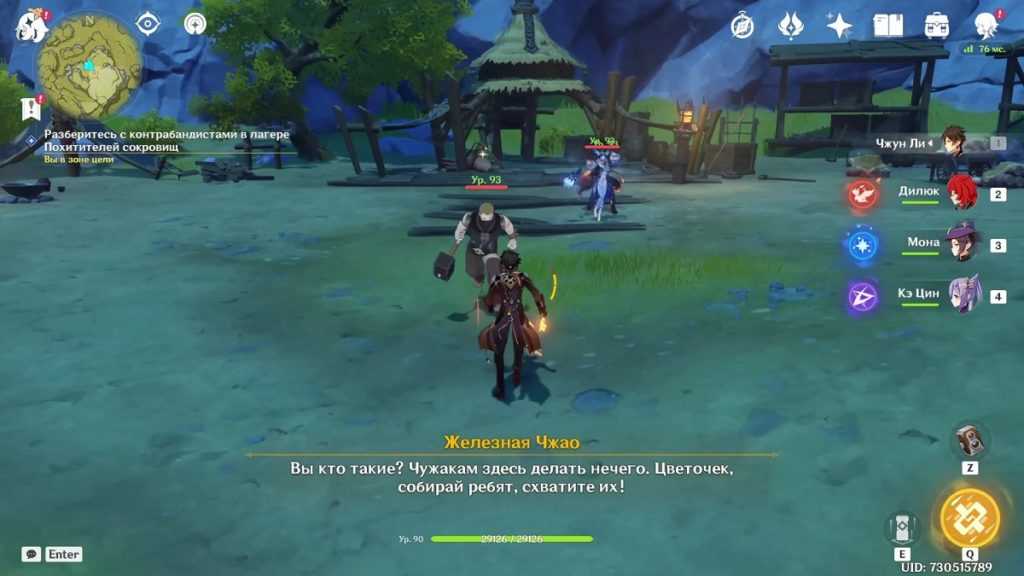Trigger Дилюк's red elemental burst icon
This screenshot has height=576, width=1024.
click(x=862, y=194)
